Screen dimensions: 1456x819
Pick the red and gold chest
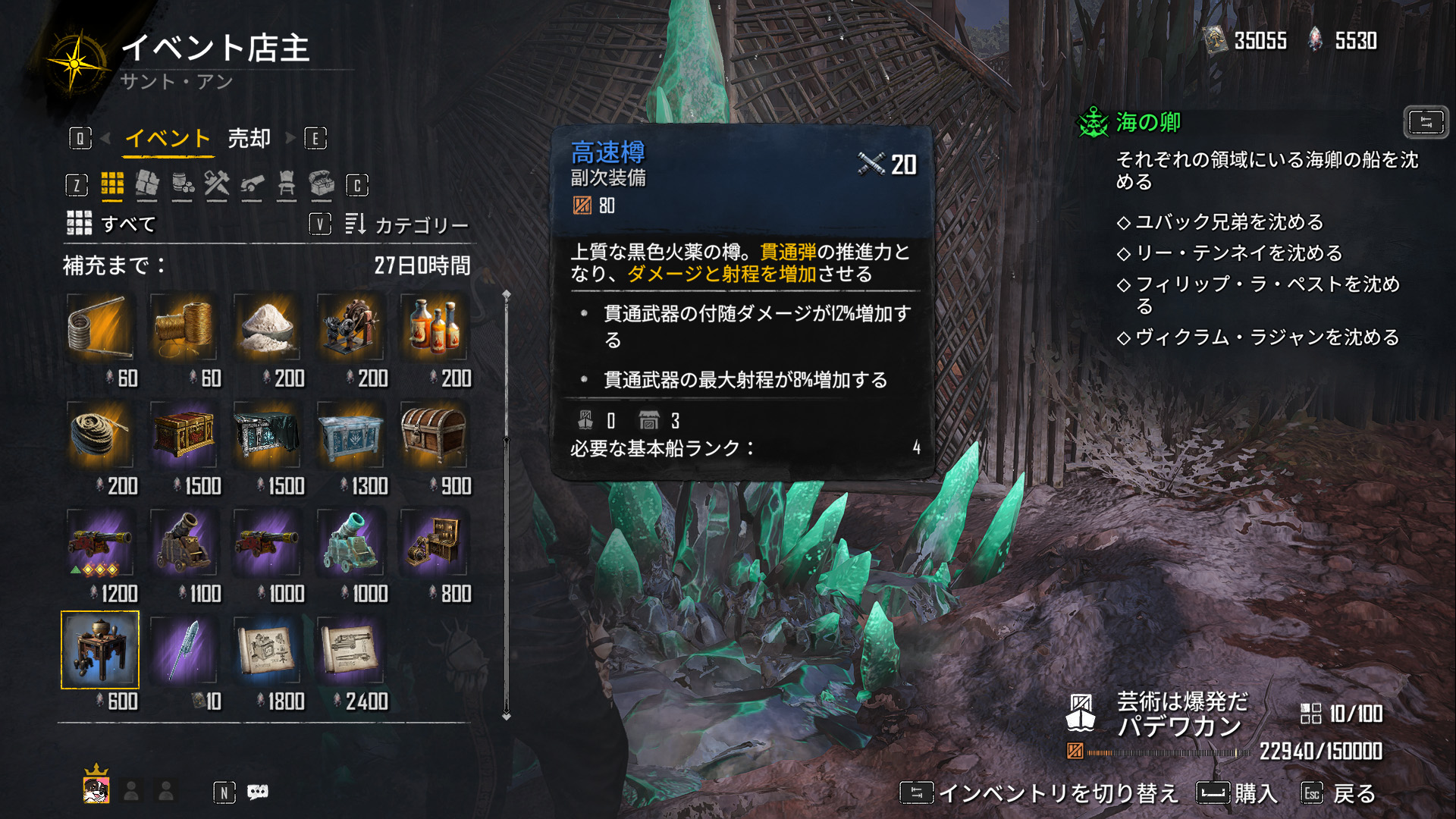[183, 435]
